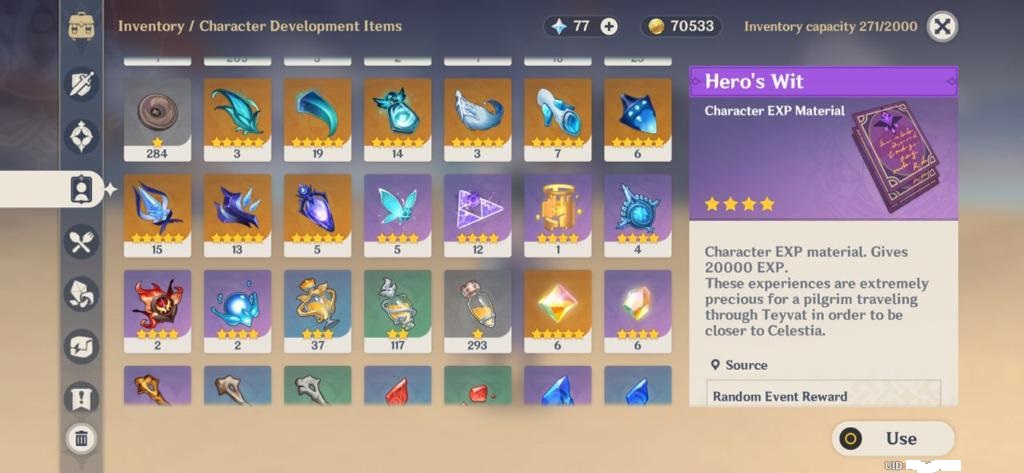Viewport: 1024px width, 473px height.
Task: Select the teal curved item with count 19
Action: (317, 119)
